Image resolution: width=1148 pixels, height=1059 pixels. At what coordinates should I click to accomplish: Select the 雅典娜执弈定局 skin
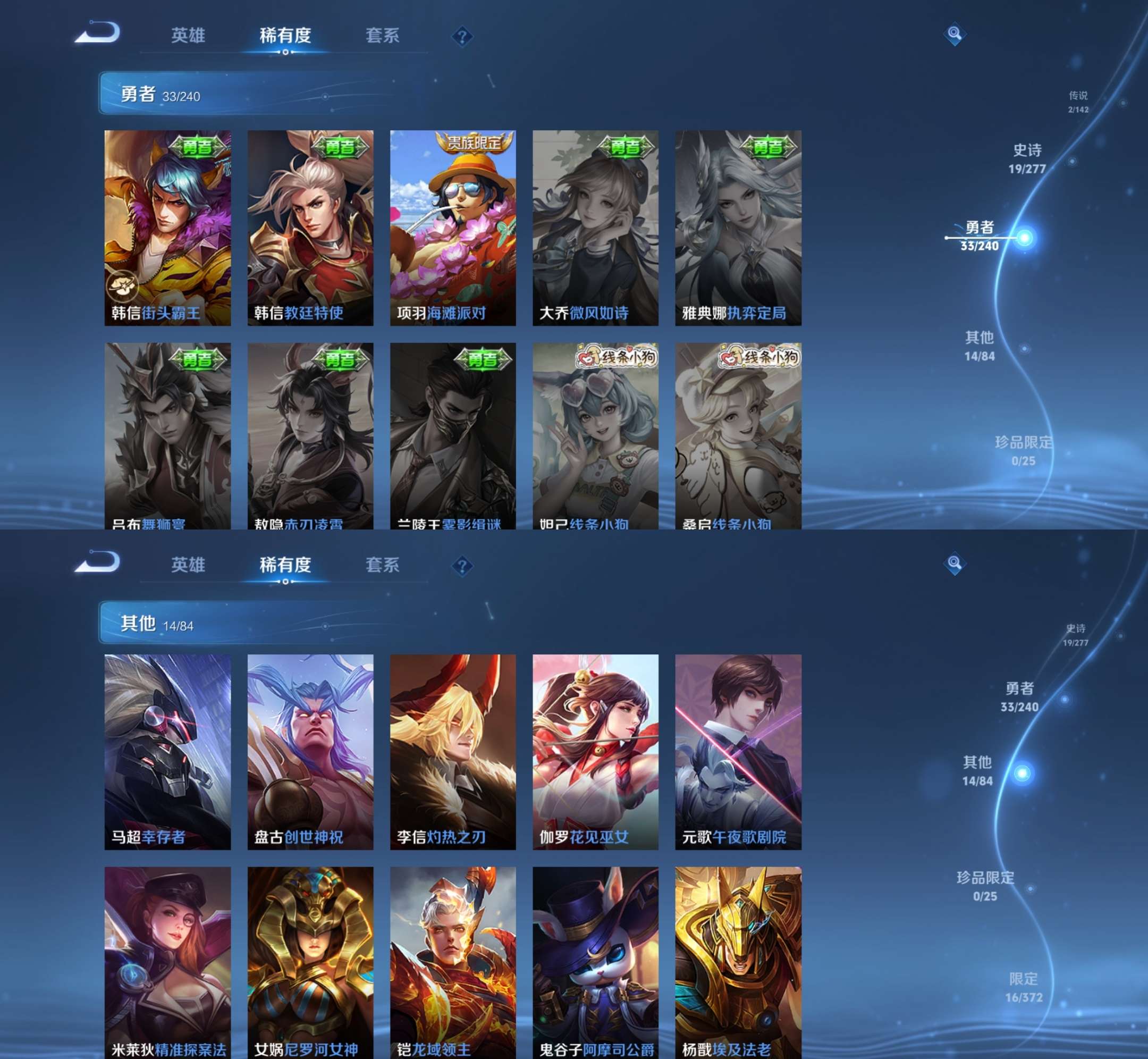738,228
